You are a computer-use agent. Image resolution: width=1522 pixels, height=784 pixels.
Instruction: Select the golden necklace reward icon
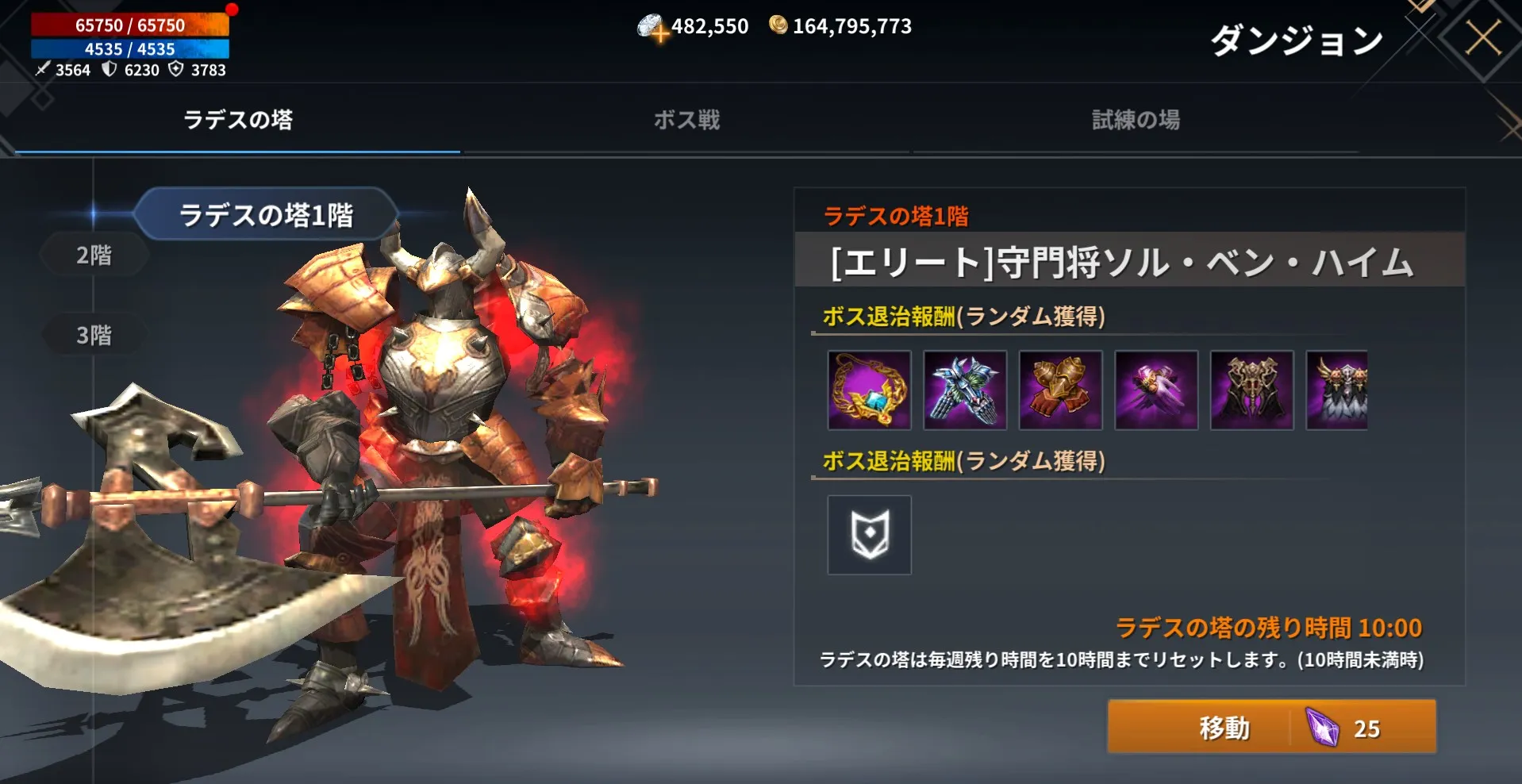[x=868, y=390]
